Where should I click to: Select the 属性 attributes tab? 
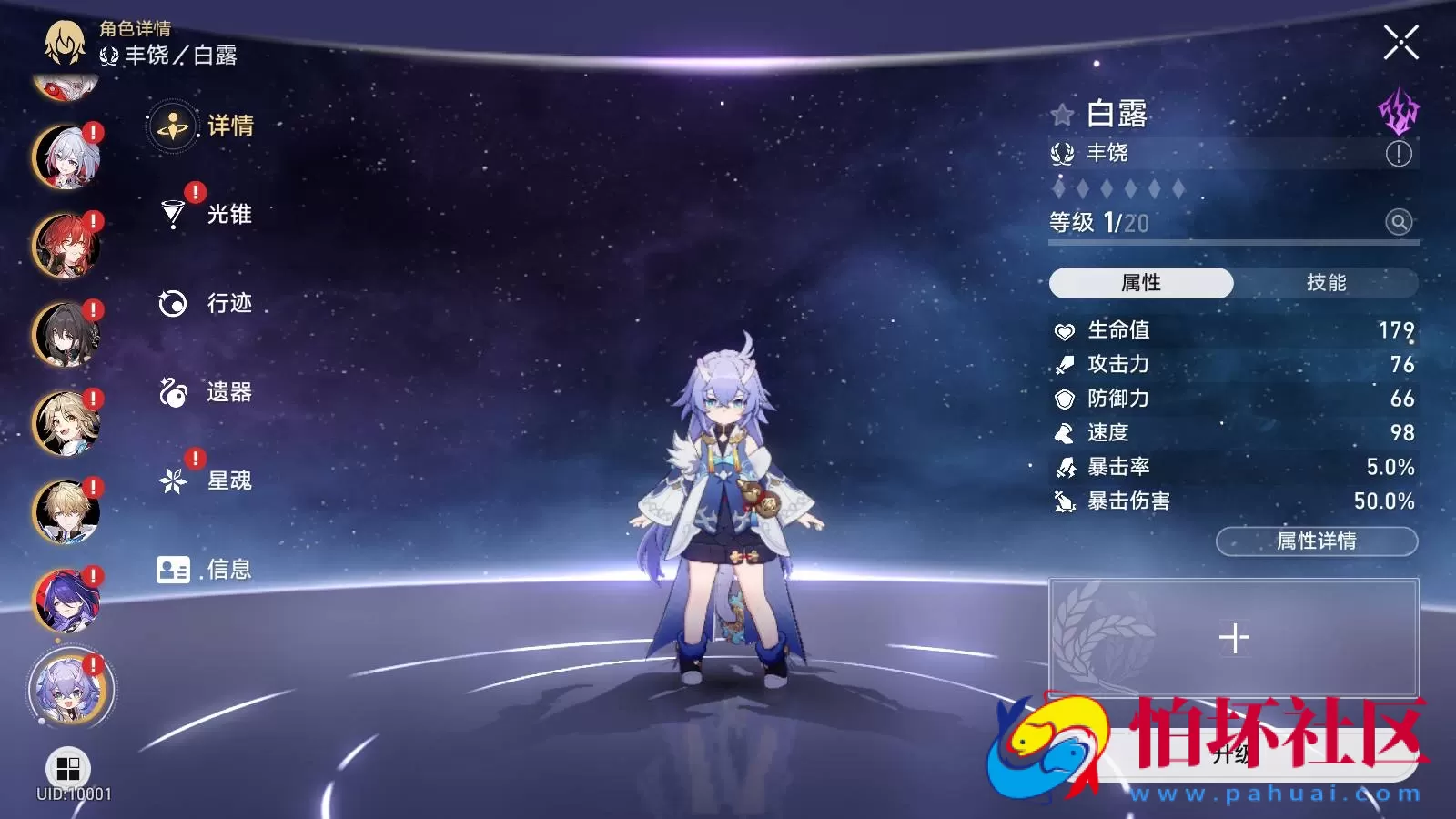1141,283
